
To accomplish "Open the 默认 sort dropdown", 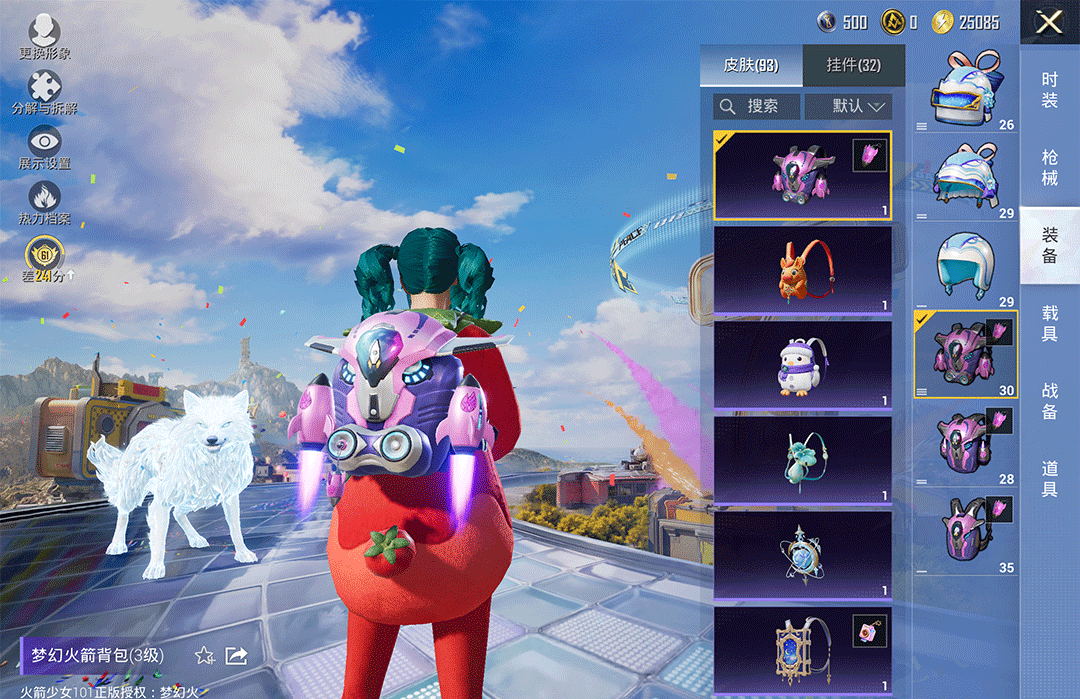I will click(x=848, y=106).
